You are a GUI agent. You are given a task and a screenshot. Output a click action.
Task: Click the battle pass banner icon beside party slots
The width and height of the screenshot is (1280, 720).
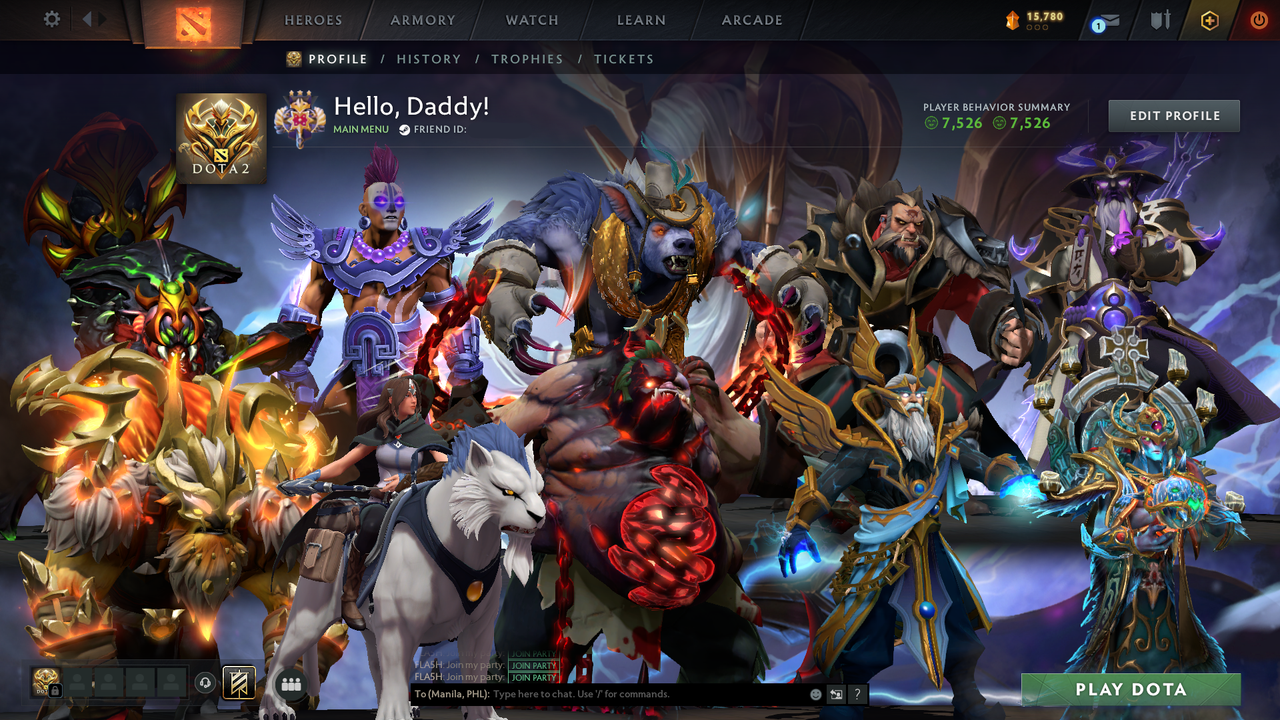coord(239,682)
